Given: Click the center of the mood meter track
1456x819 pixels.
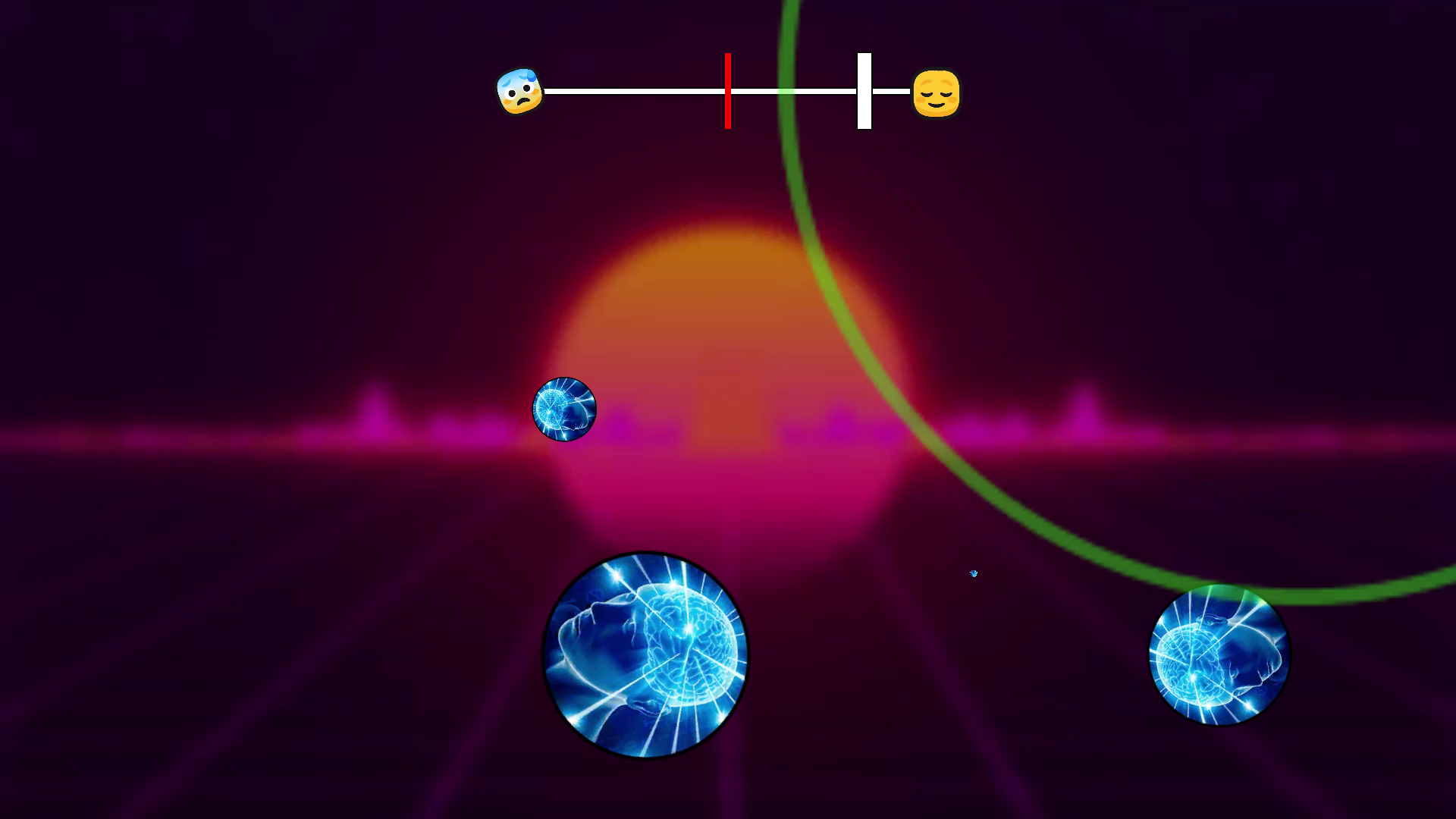Looking at the screenshot, I should pos(728,91).
